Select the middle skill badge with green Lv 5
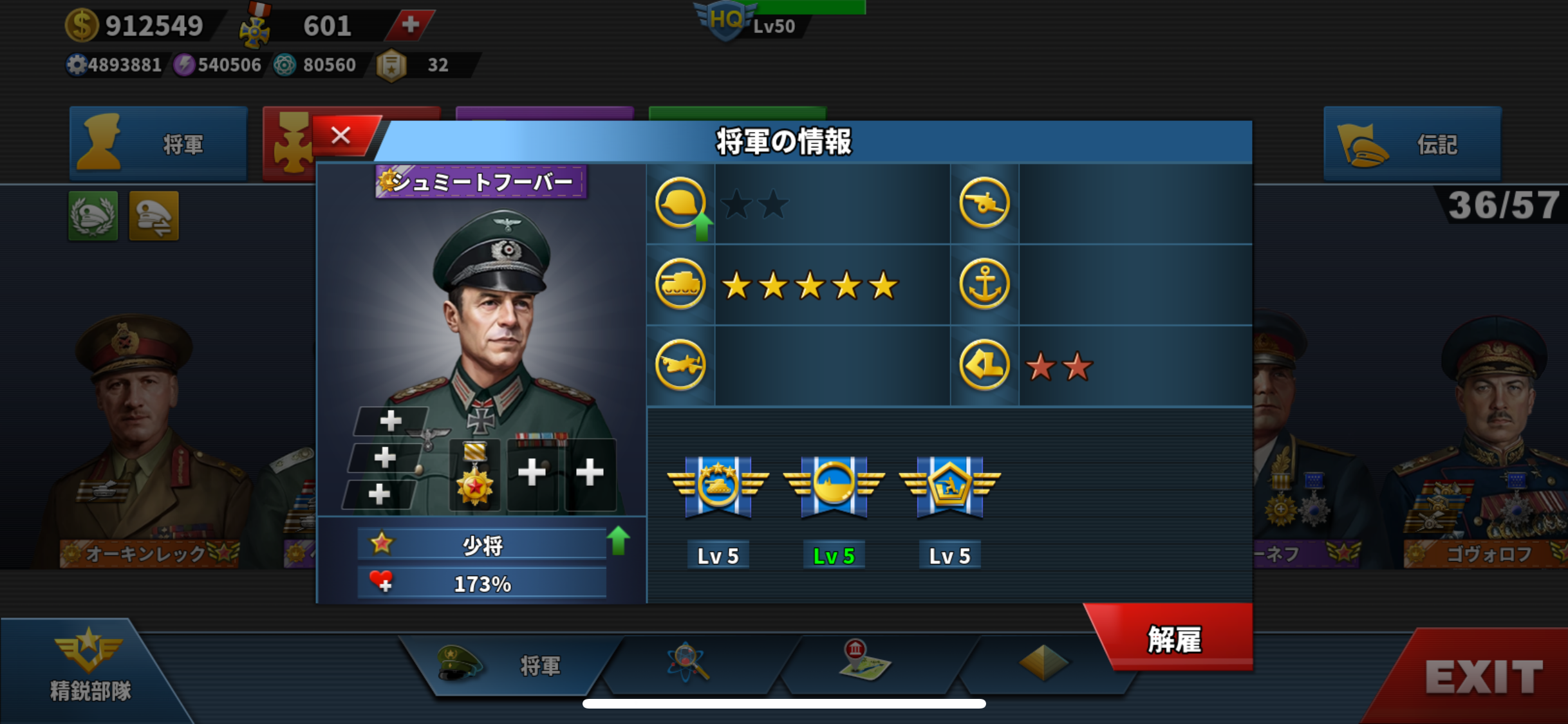This screenshot has height=724, width=1568. 834,486
